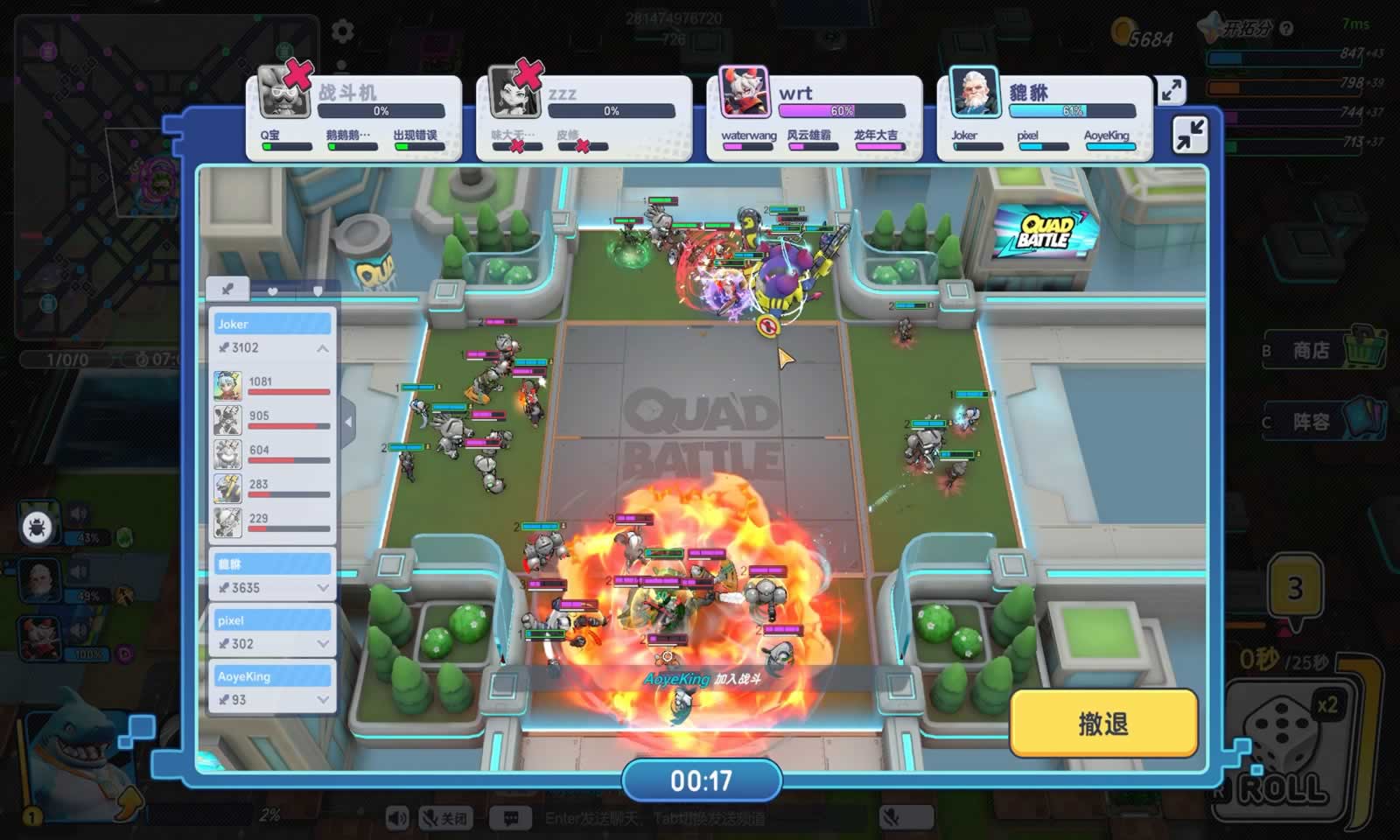Open the settings gear icon
Image resolution: width=1400 pixels, height=840 pixels.
(x=340, y=30)
